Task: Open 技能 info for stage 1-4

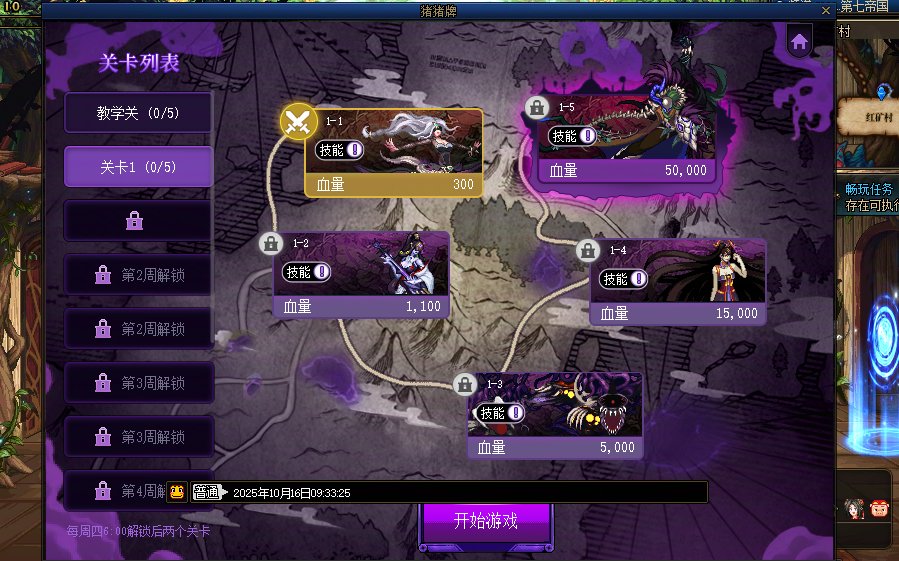Action: click(624, 279)
